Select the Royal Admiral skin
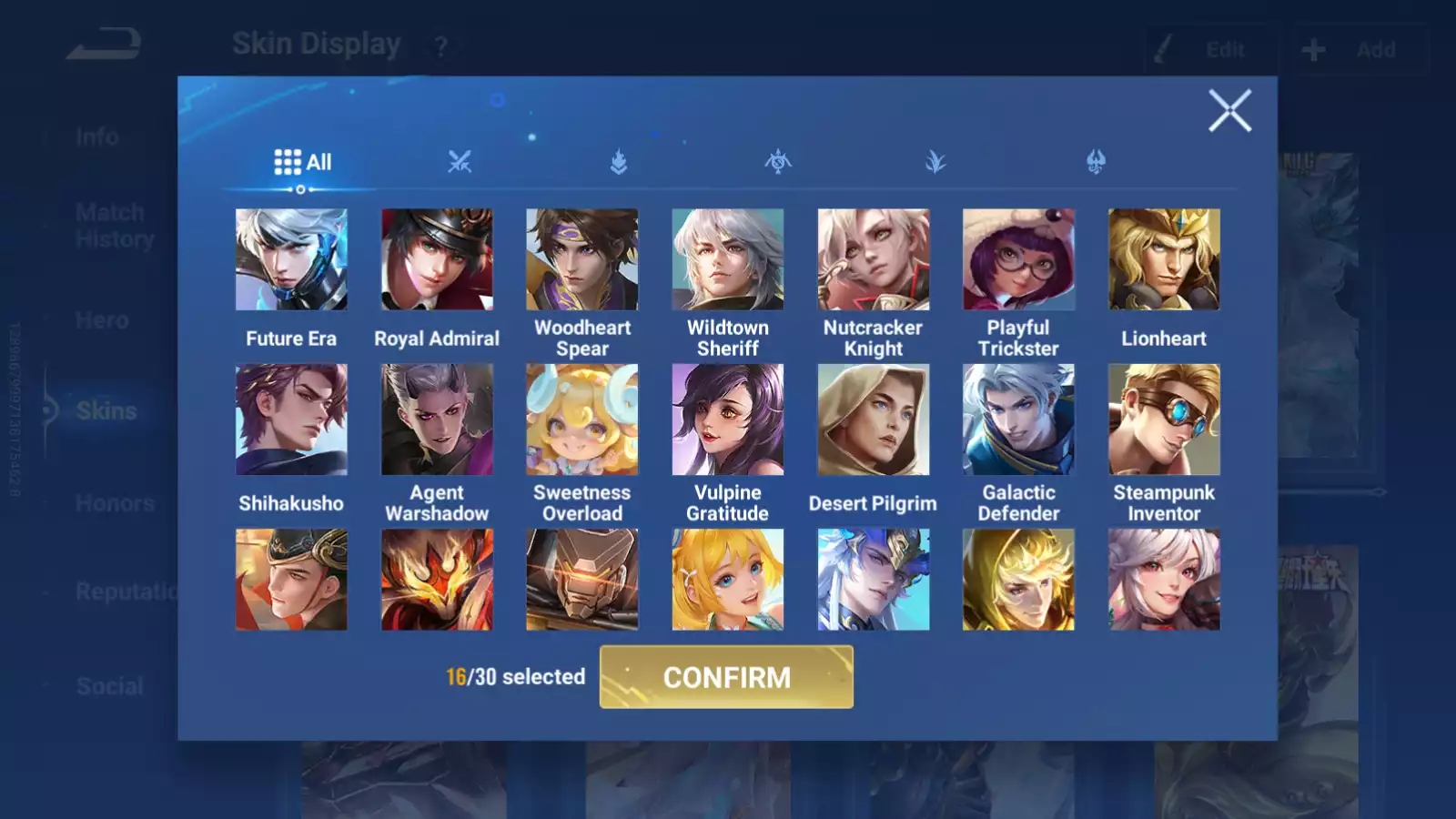 coord(437,260)
